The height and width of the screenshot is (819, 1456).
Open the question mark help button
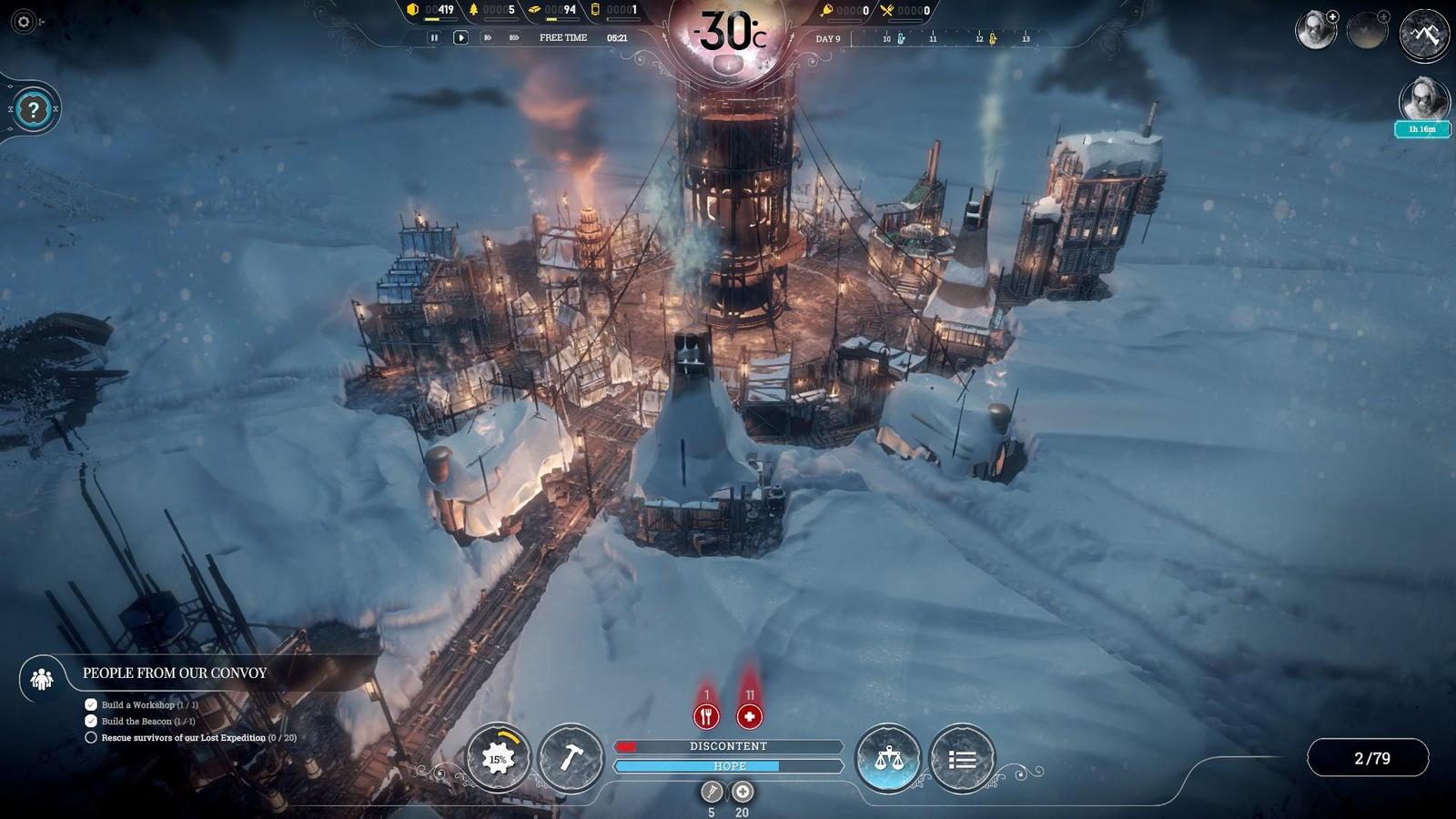(34, 110)
